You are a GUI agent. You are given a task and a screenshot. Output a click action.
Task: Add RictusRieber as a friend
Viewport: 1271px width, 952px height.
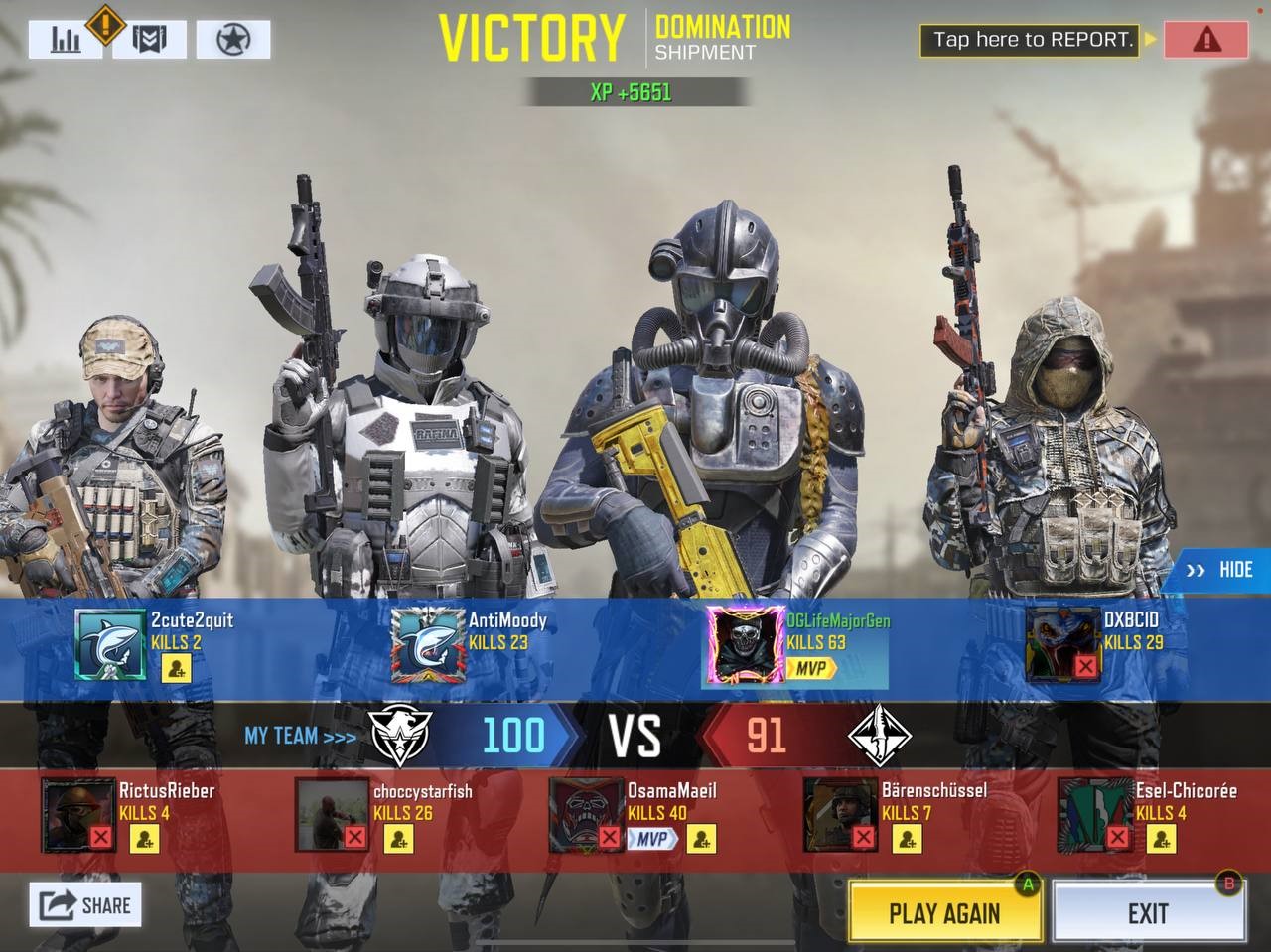[145, 840]
